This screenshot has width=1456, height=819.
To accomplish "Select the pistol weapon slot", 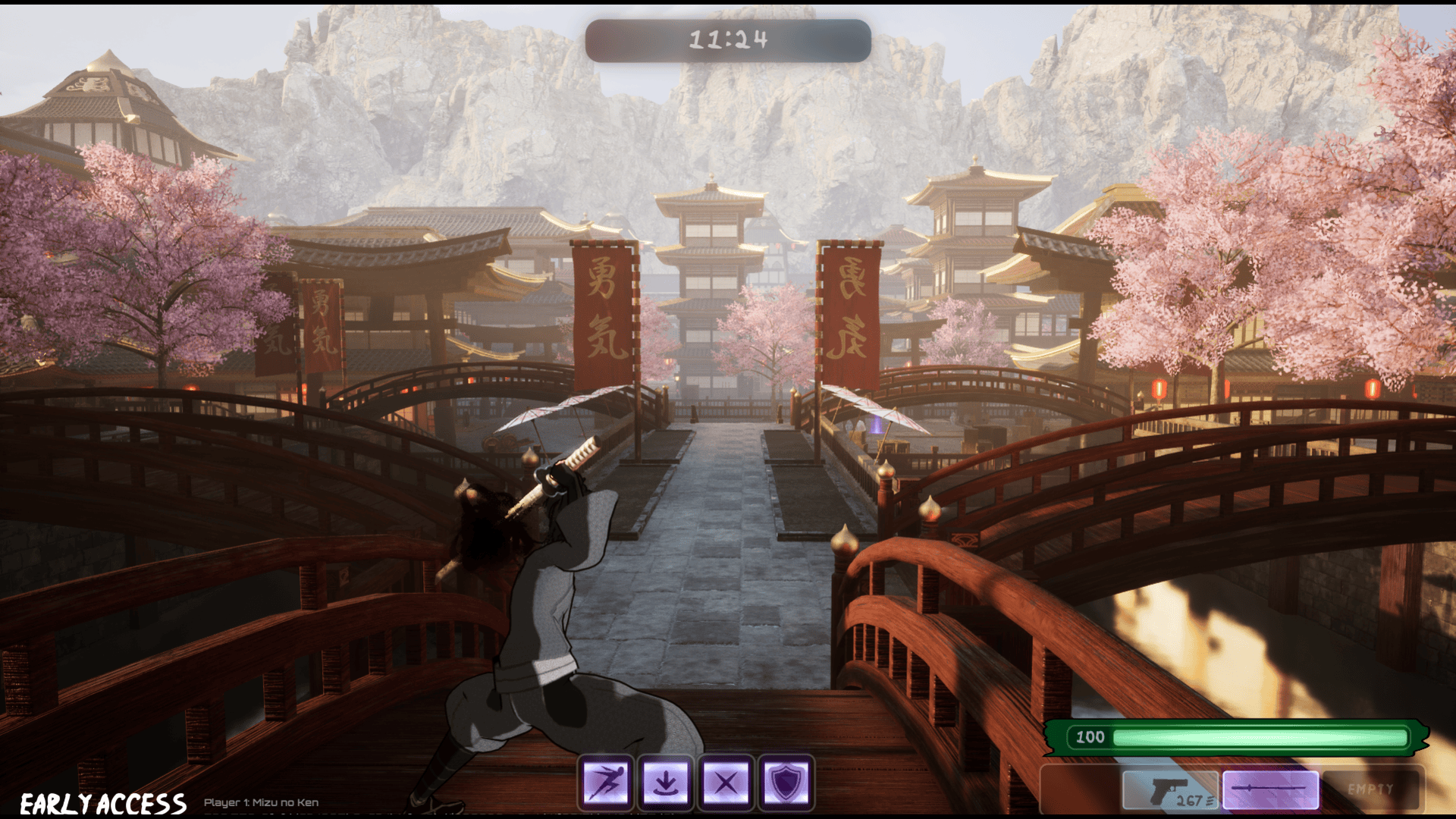I will click(x=1170, y=791).
